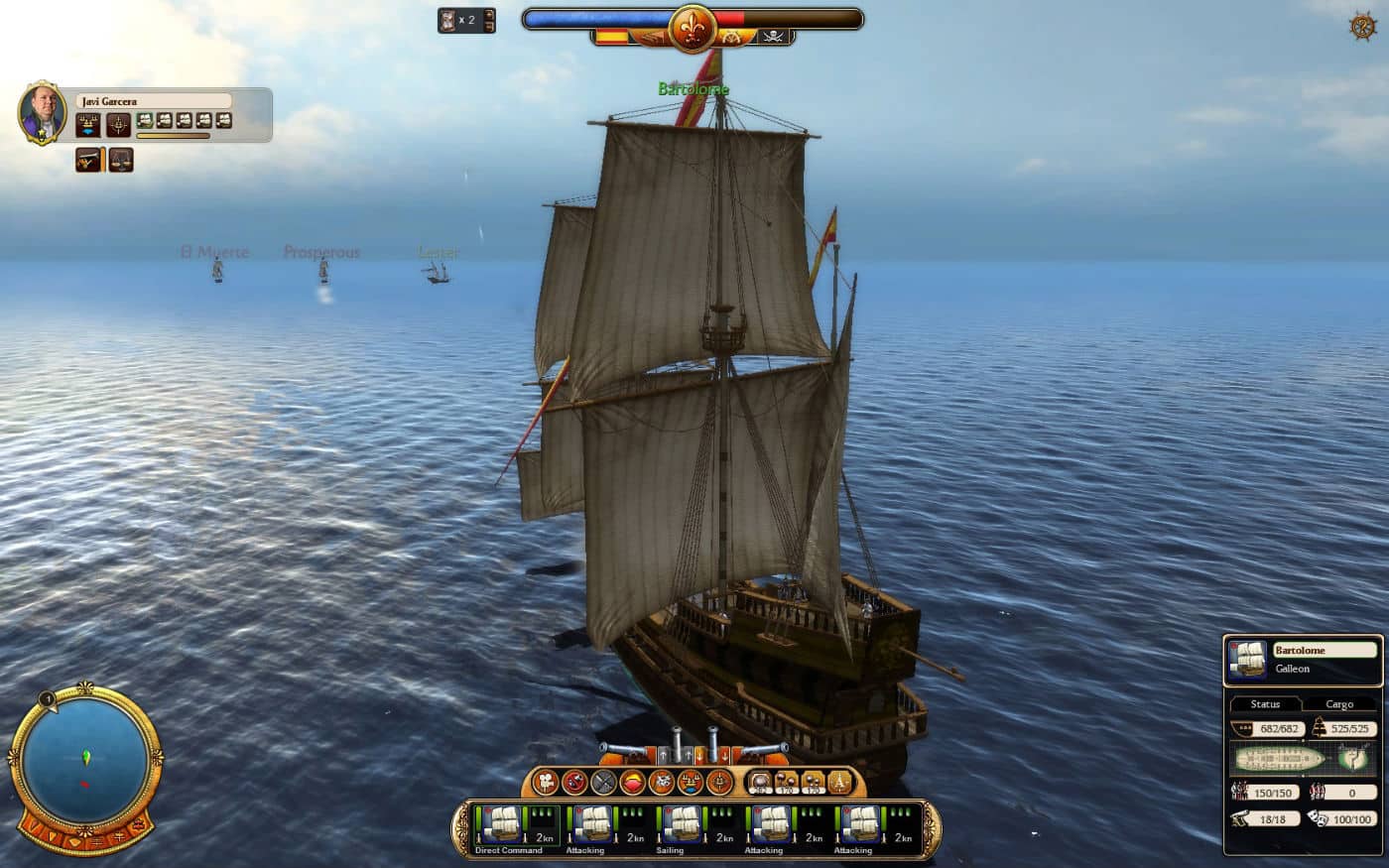Click the crosshair targeting icon under captain name
Viewport: 1389px width, 868px height.
click(x=119, y=125)
